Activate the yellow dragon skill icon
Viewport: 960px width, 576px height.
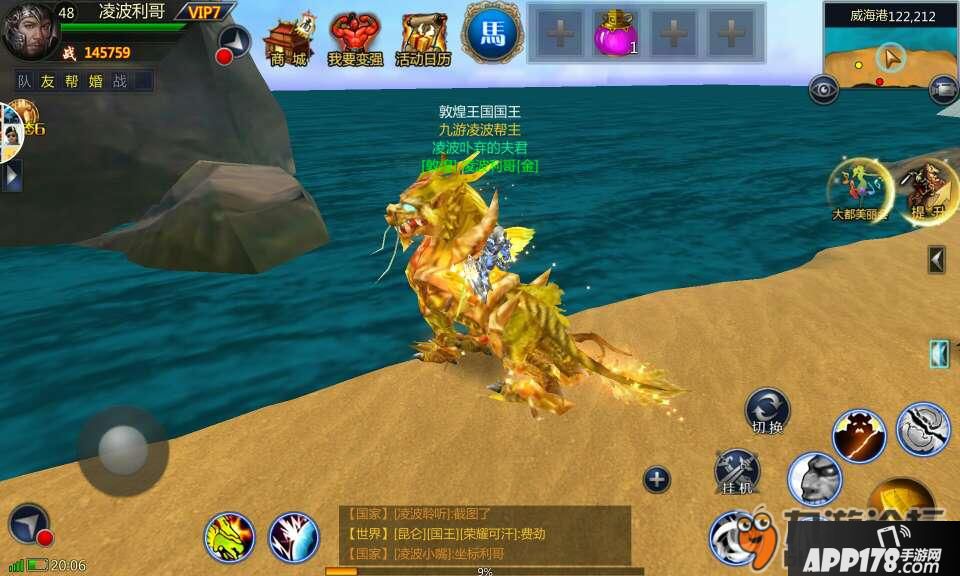pyautogui.click(x=230, y=537)
